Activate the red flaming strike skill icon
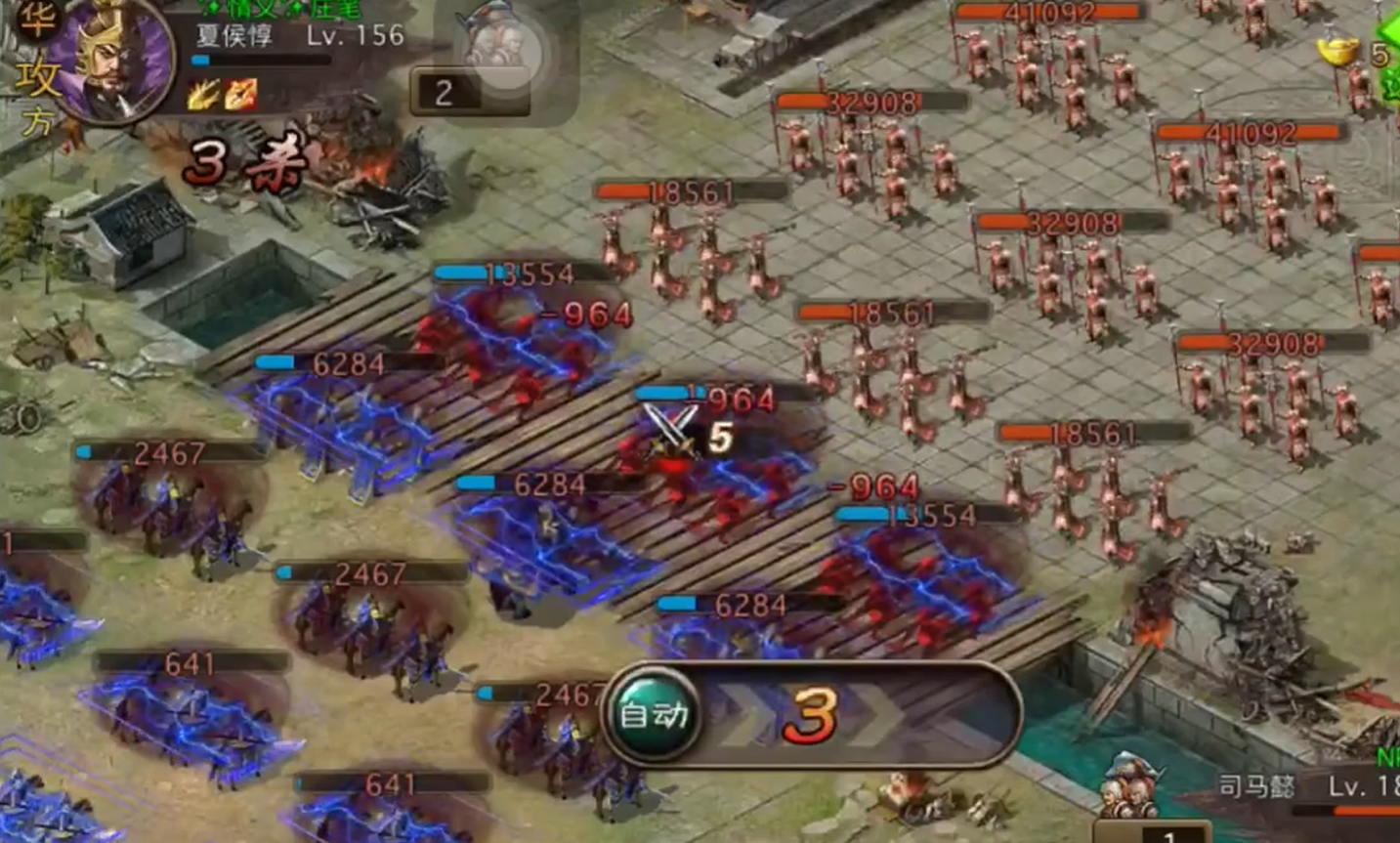This screenshot has height=843, width=1400. (240, 95)
